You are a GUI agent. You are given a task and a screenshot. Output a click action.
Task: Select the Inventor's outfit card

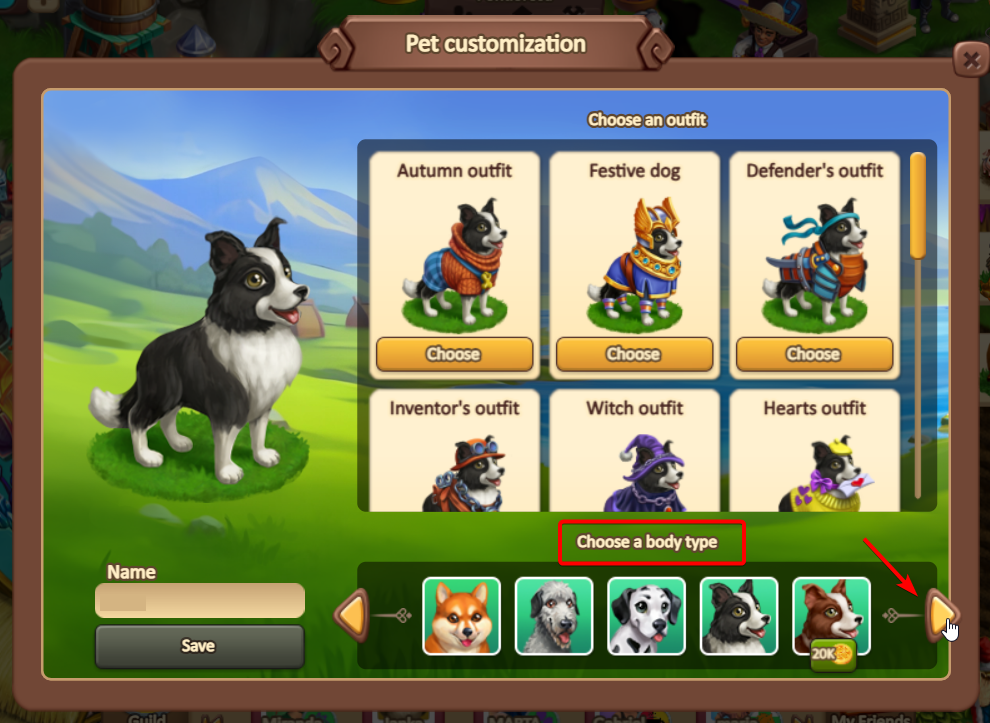point(454,450)
